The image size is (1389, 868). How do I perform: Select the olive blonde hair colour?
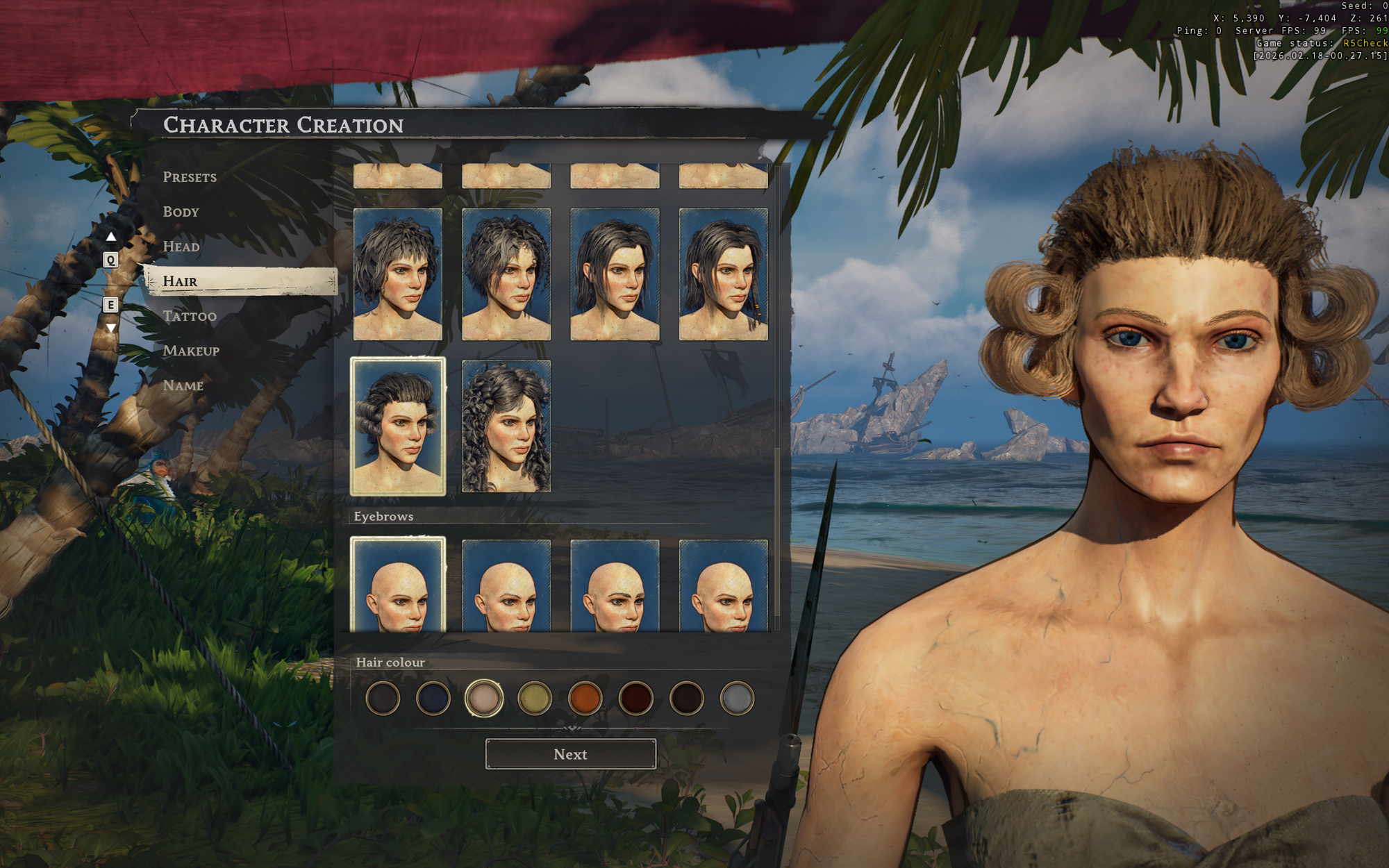coord(534,699)
